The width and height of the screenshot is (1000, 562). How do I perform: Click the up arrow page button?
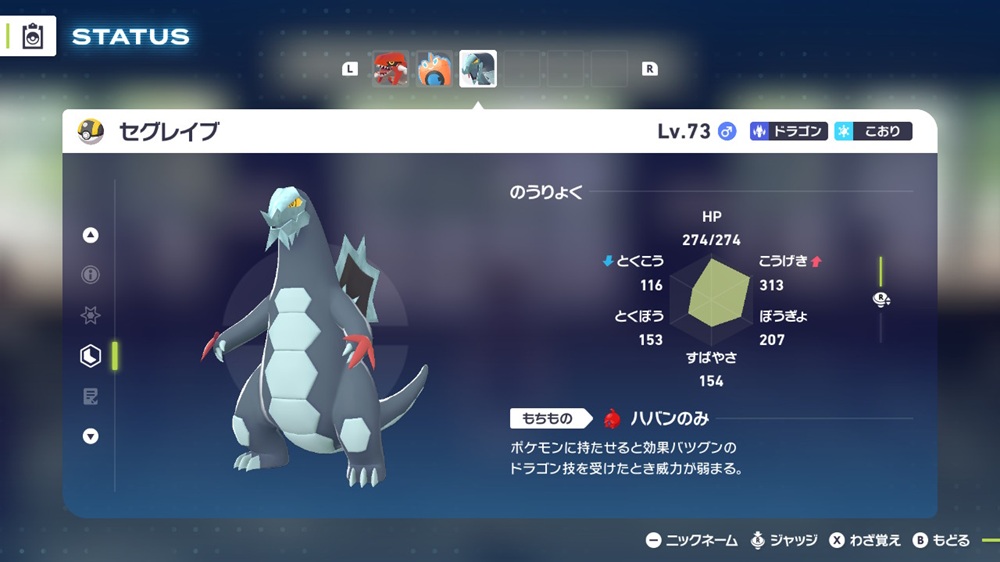pyautogui.click(x=91, y=235)
